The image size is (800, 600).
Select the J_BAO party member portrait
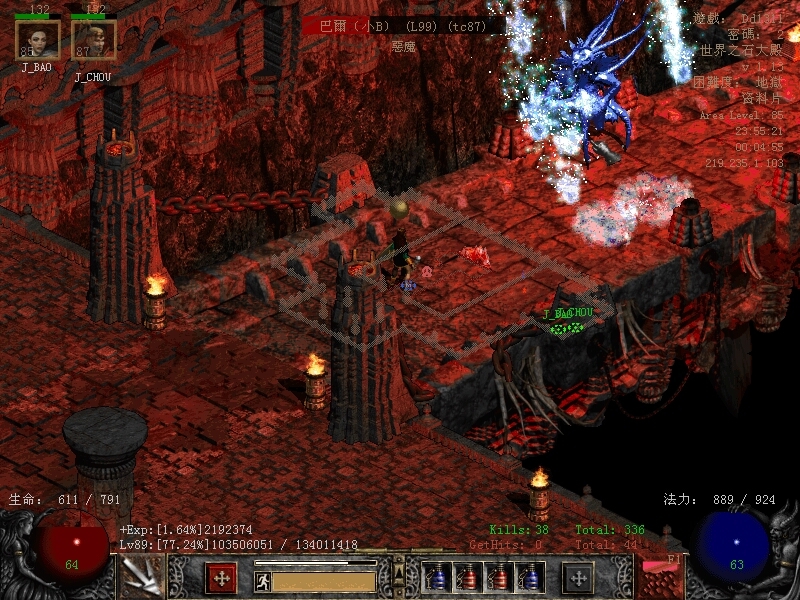click(38, 39)
